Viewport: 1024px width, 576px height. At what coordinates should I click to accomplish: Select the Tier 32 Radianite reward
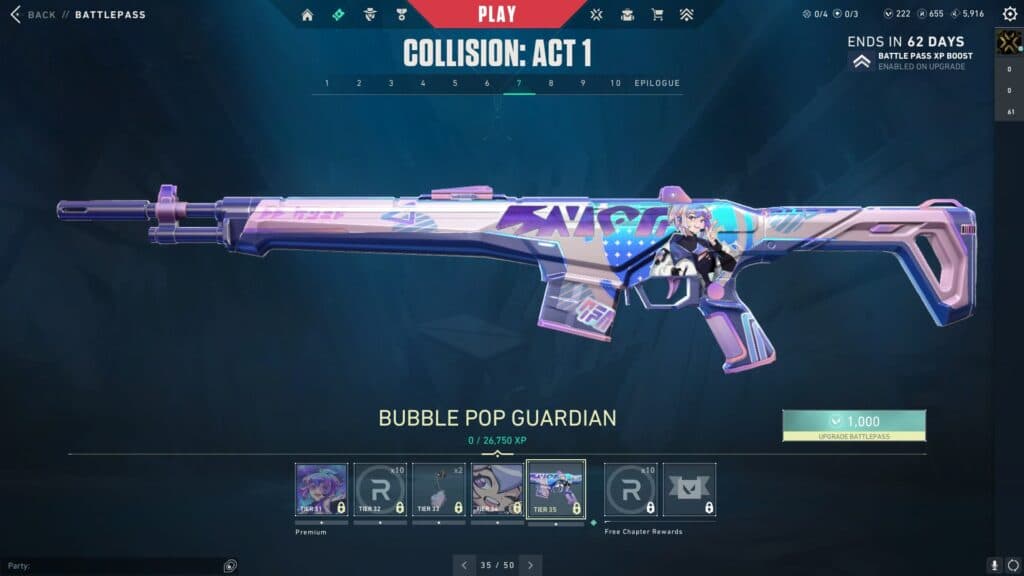point(380,489)
